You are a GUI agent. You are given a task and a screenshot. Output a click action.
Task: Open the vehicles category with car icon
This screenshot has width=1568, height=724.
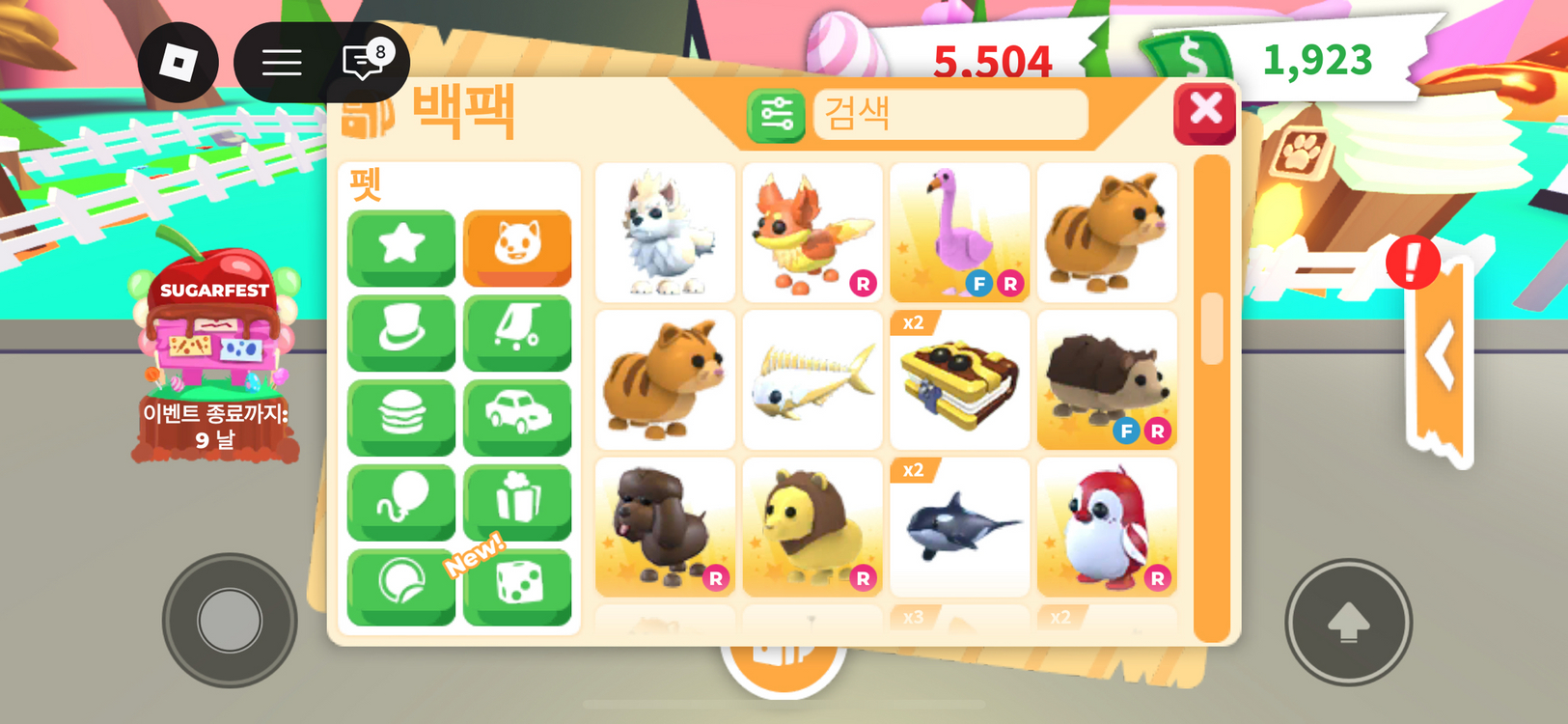[x=518, y=417]
